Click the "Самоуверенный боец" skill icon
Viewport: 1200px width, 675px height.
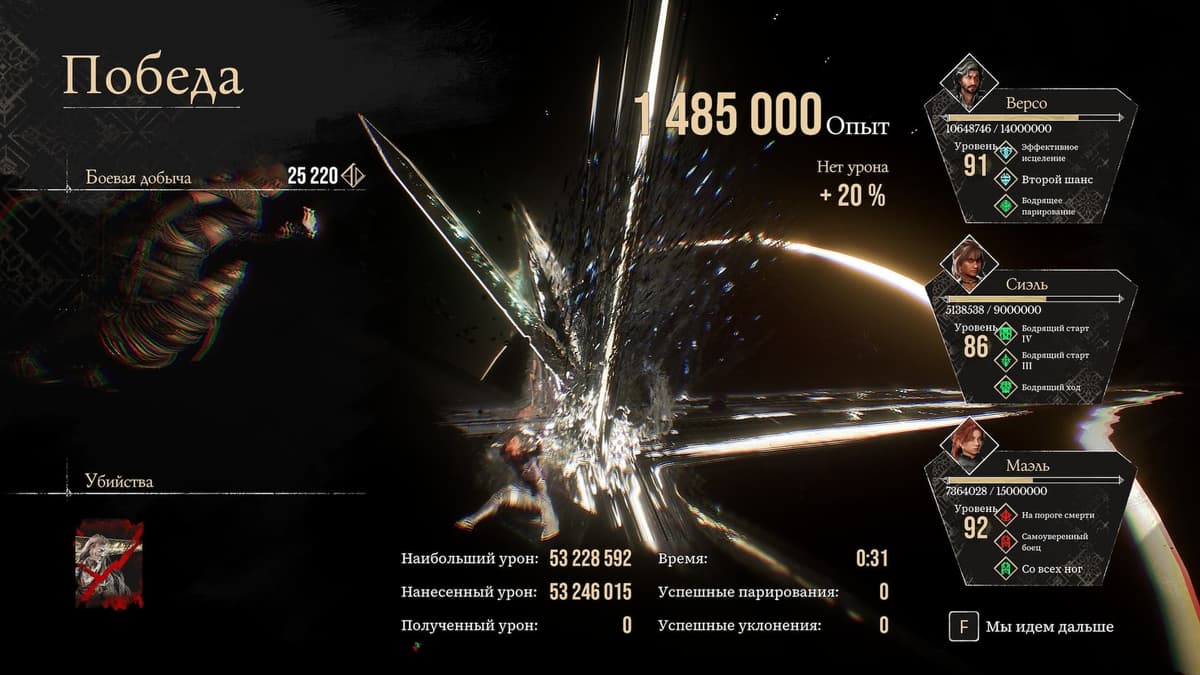point(1005,542)
